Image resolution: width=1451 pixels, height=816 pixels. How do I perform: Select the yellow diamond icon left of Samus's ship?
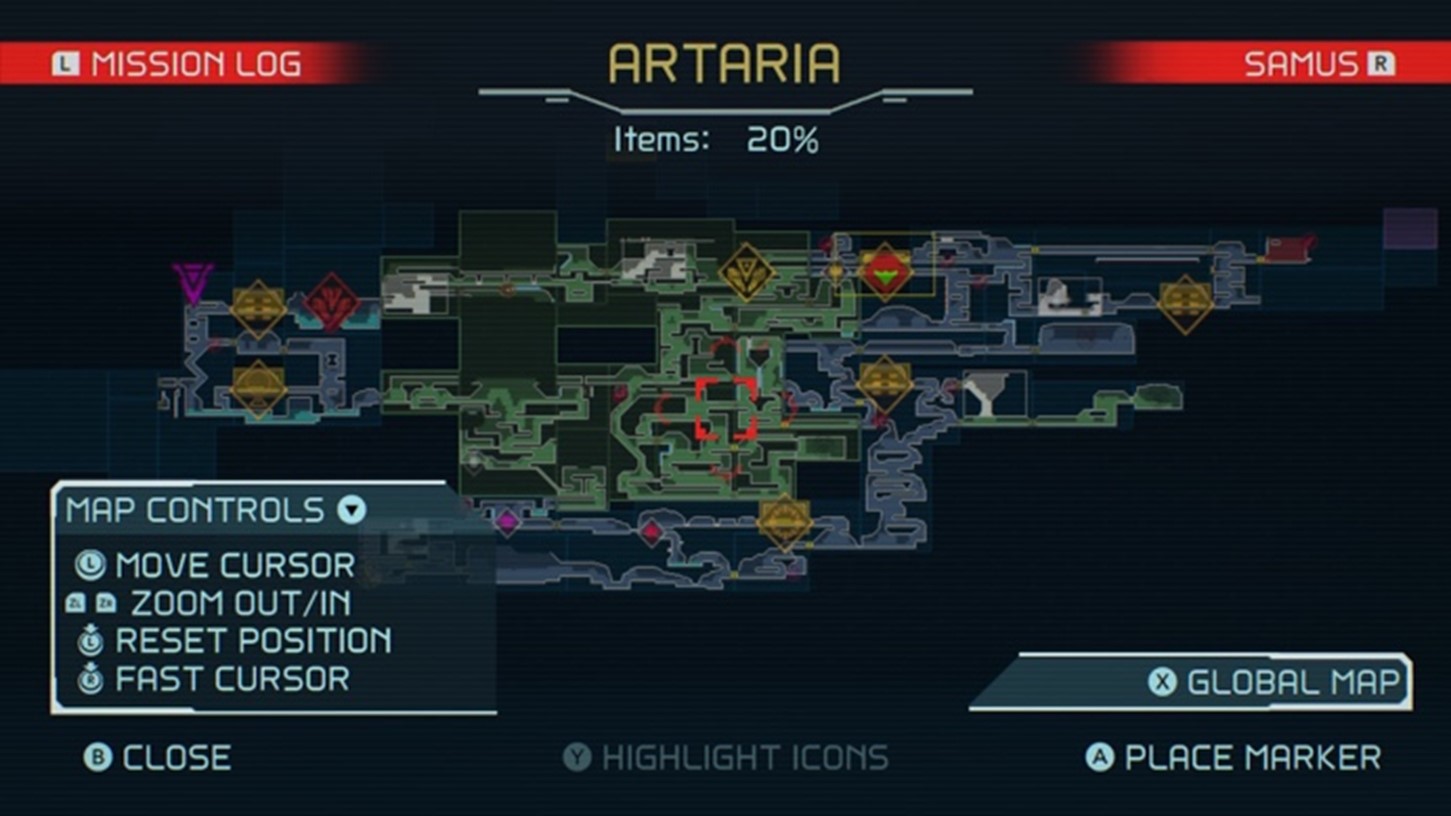(746, 271)
